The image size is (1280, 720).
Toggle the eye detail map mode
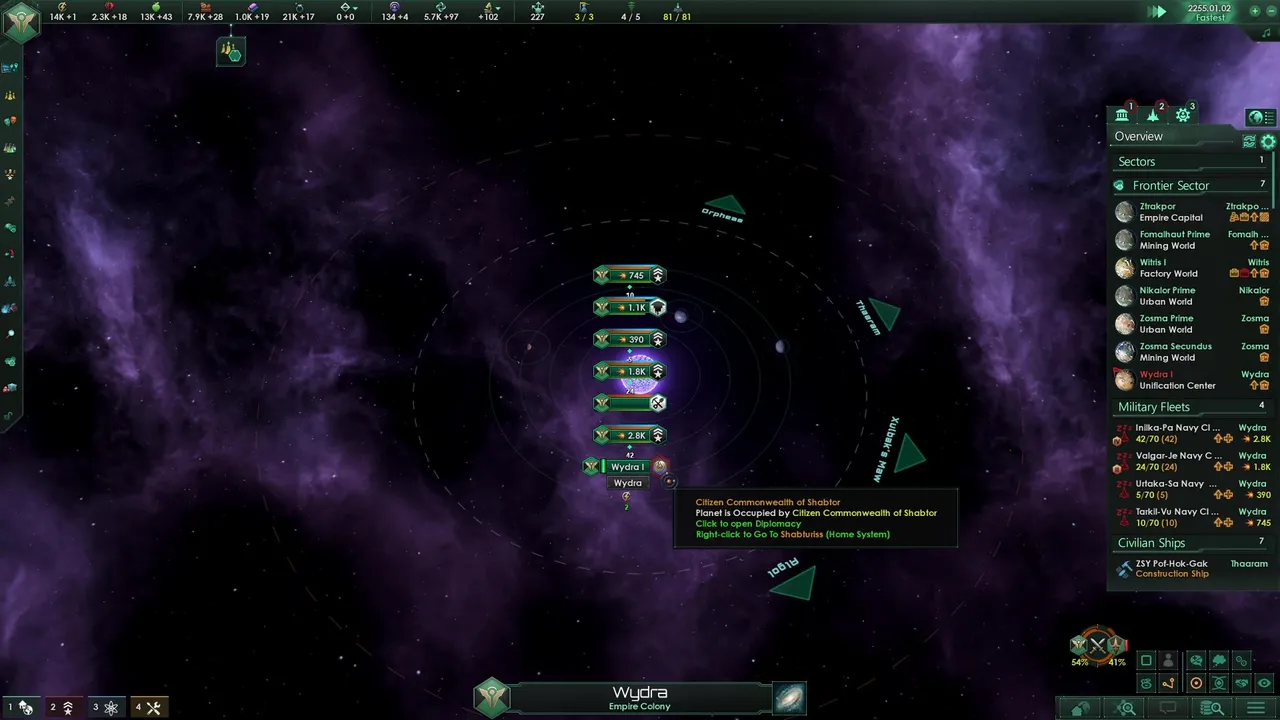(1265, 684)
